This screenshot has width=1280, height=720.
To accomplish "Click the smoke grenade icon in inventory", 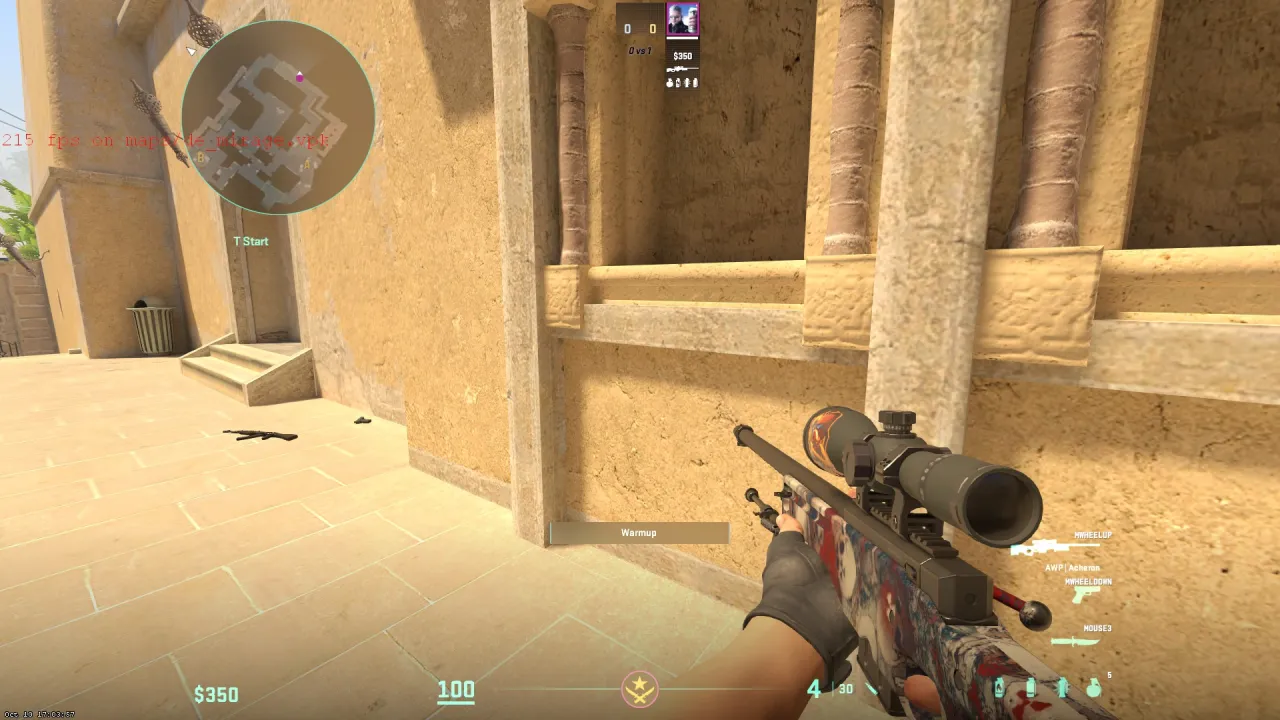I will click(1031, 687).
